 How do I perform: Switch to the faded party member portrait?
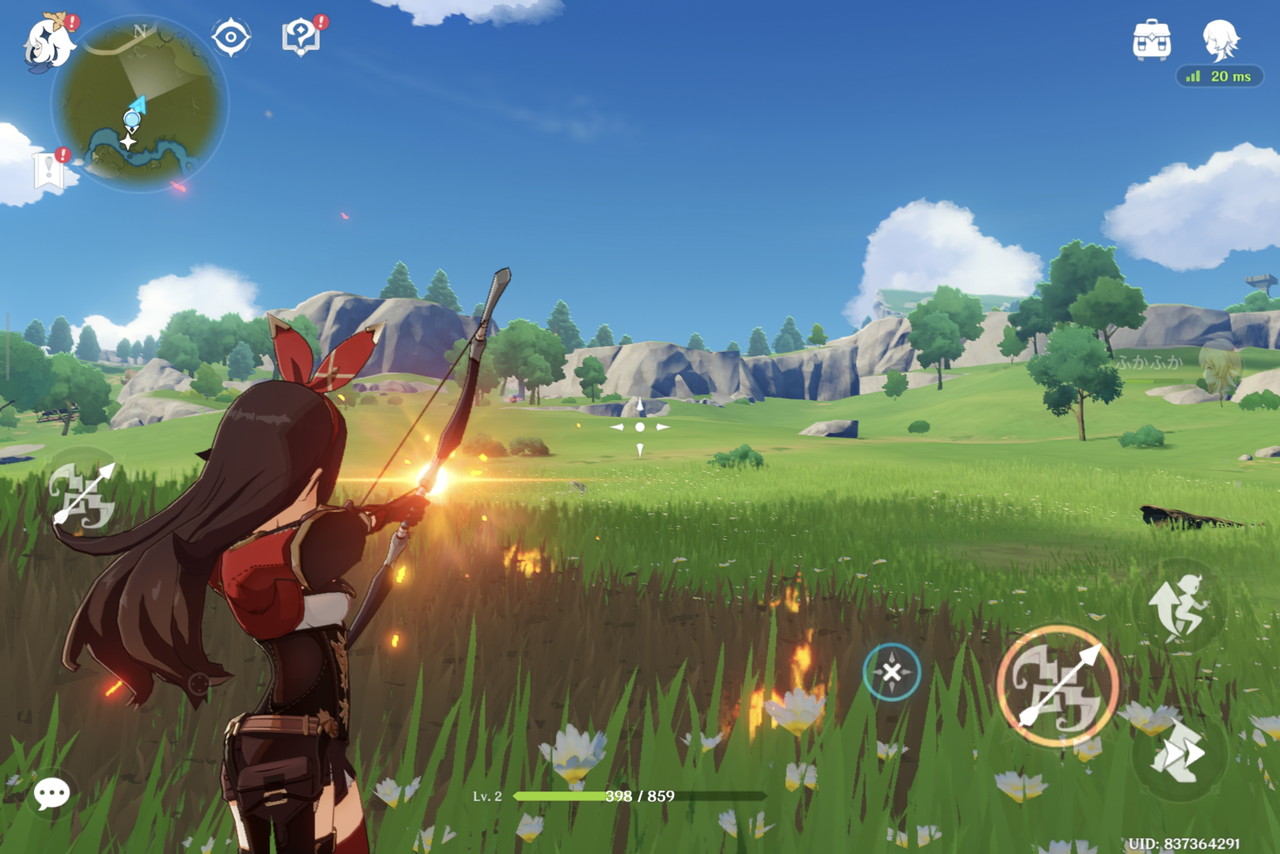pos(1218,370)
